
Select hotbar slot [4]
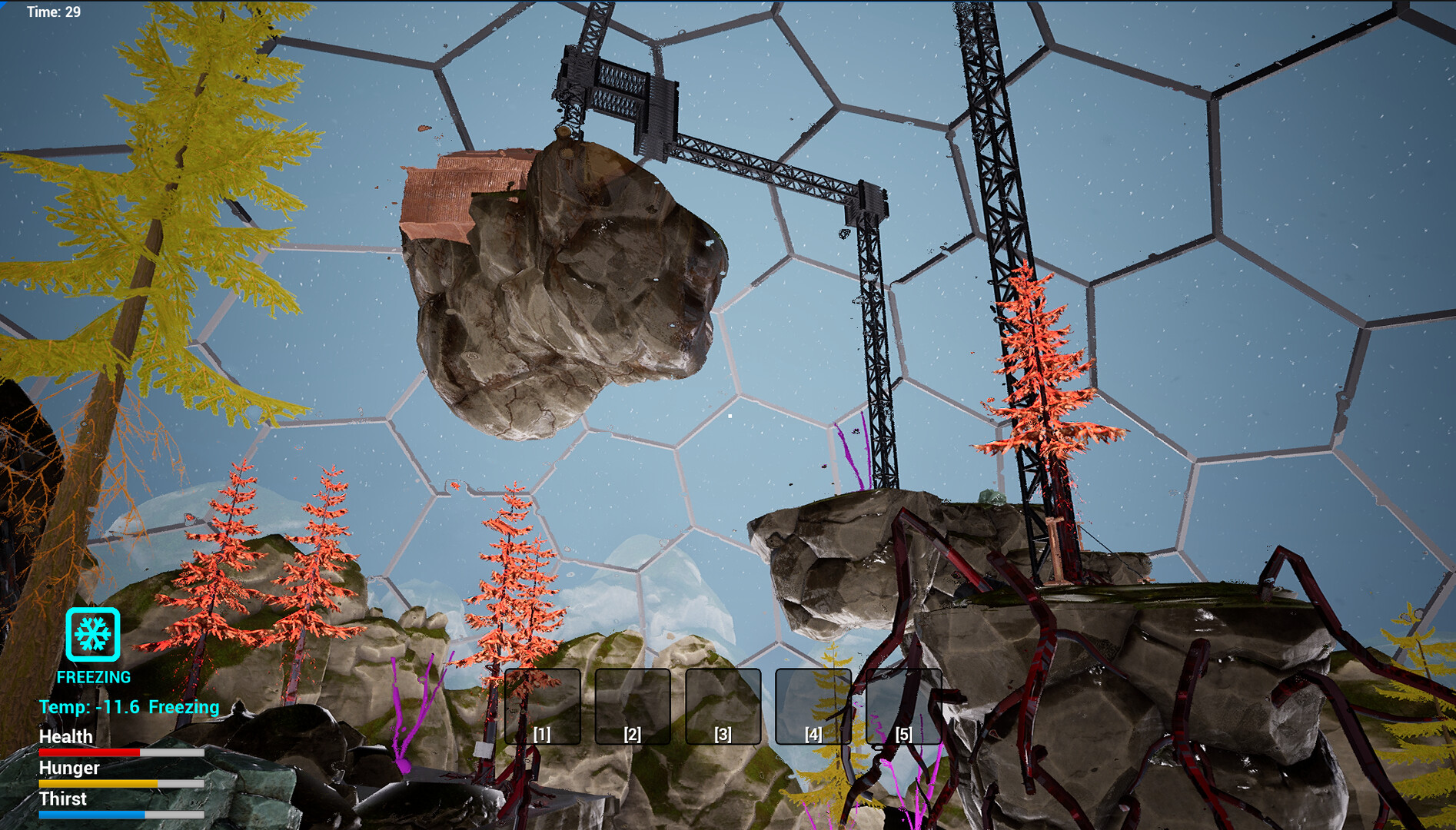(x=813, y=708)
